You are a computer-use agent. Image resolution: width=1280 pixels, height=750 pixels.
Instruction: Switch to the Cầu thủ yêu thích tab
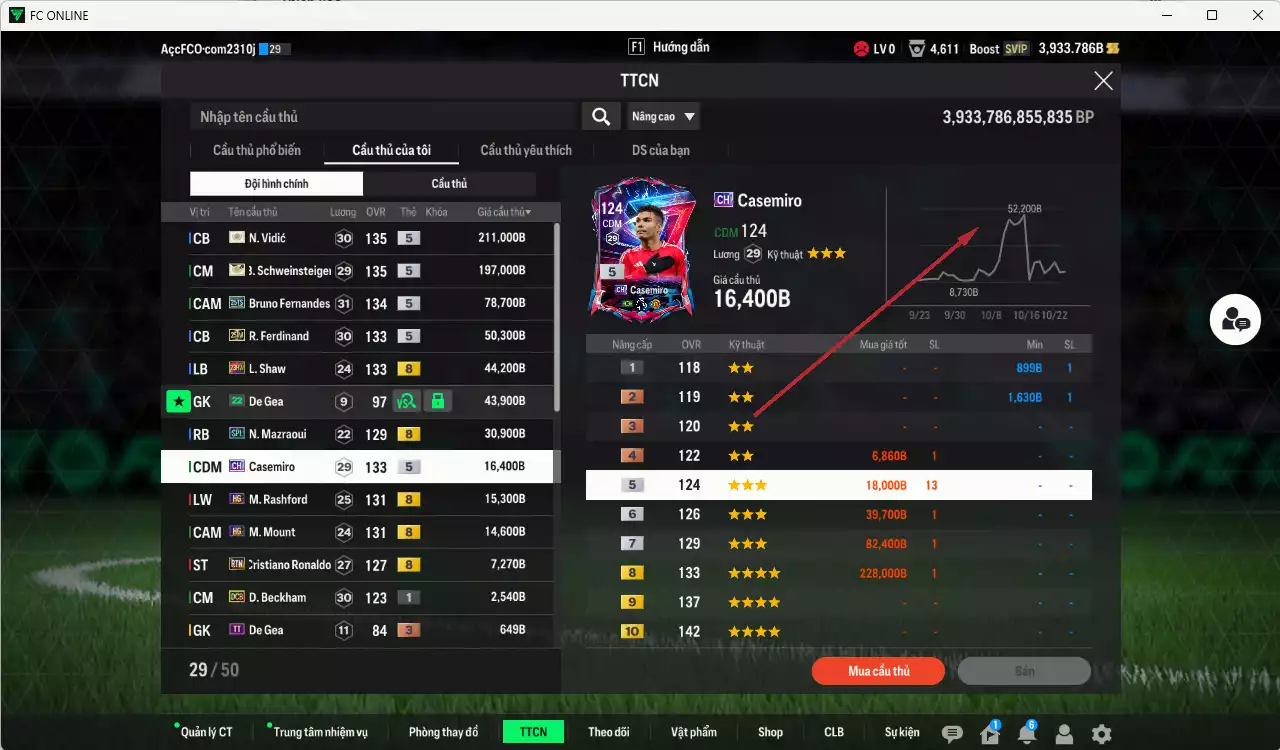pyautogui.click(x=525, y=150)
